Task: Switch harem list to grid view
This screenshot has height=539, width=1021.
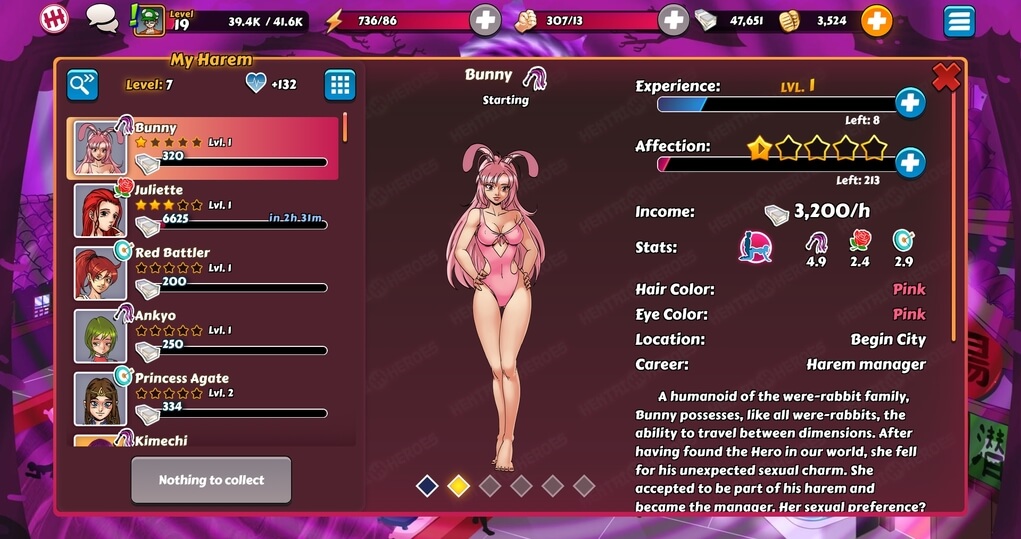Action: coord(340,85)
